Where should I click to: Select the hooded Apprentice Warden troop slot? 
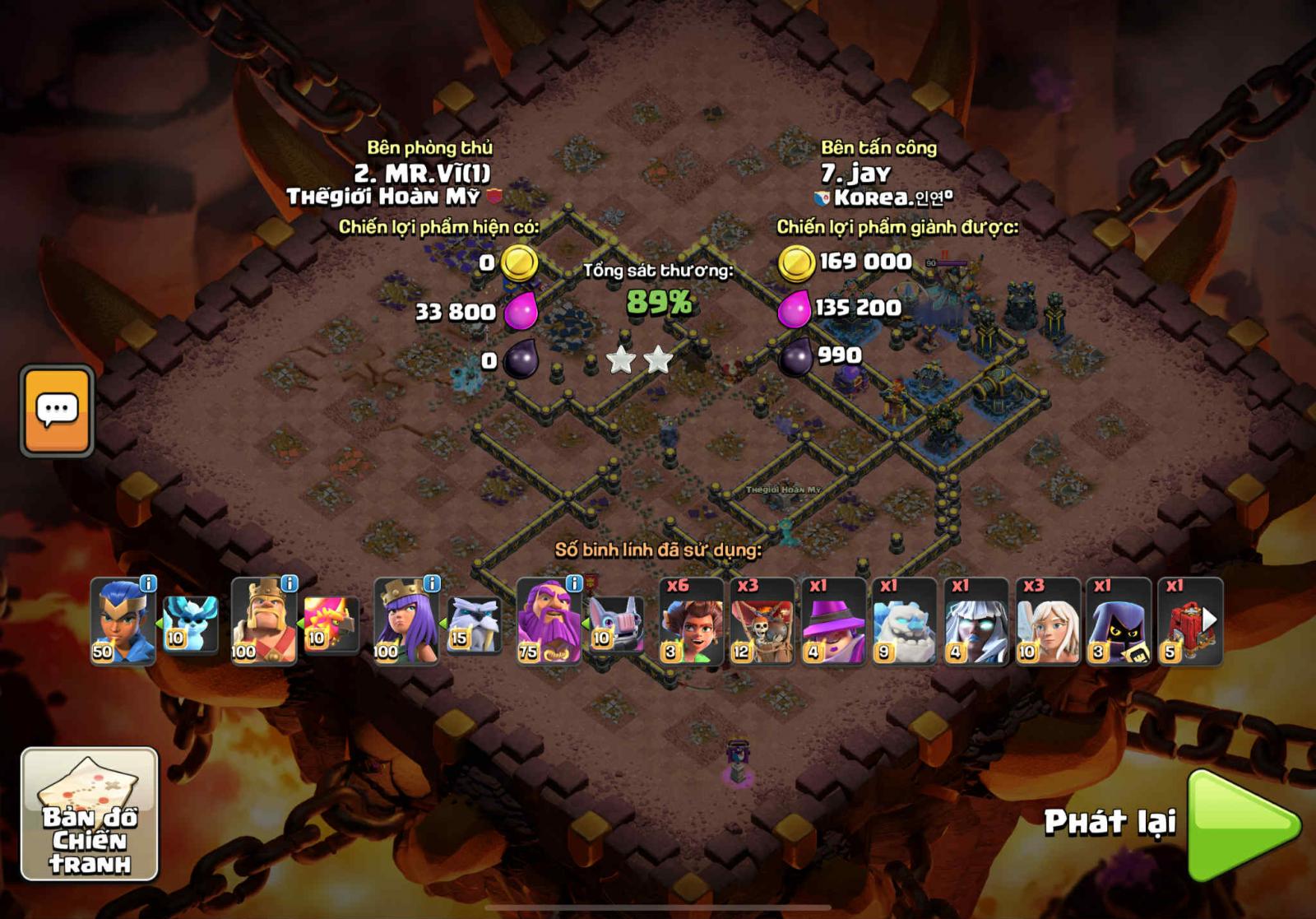[1119, 621]
